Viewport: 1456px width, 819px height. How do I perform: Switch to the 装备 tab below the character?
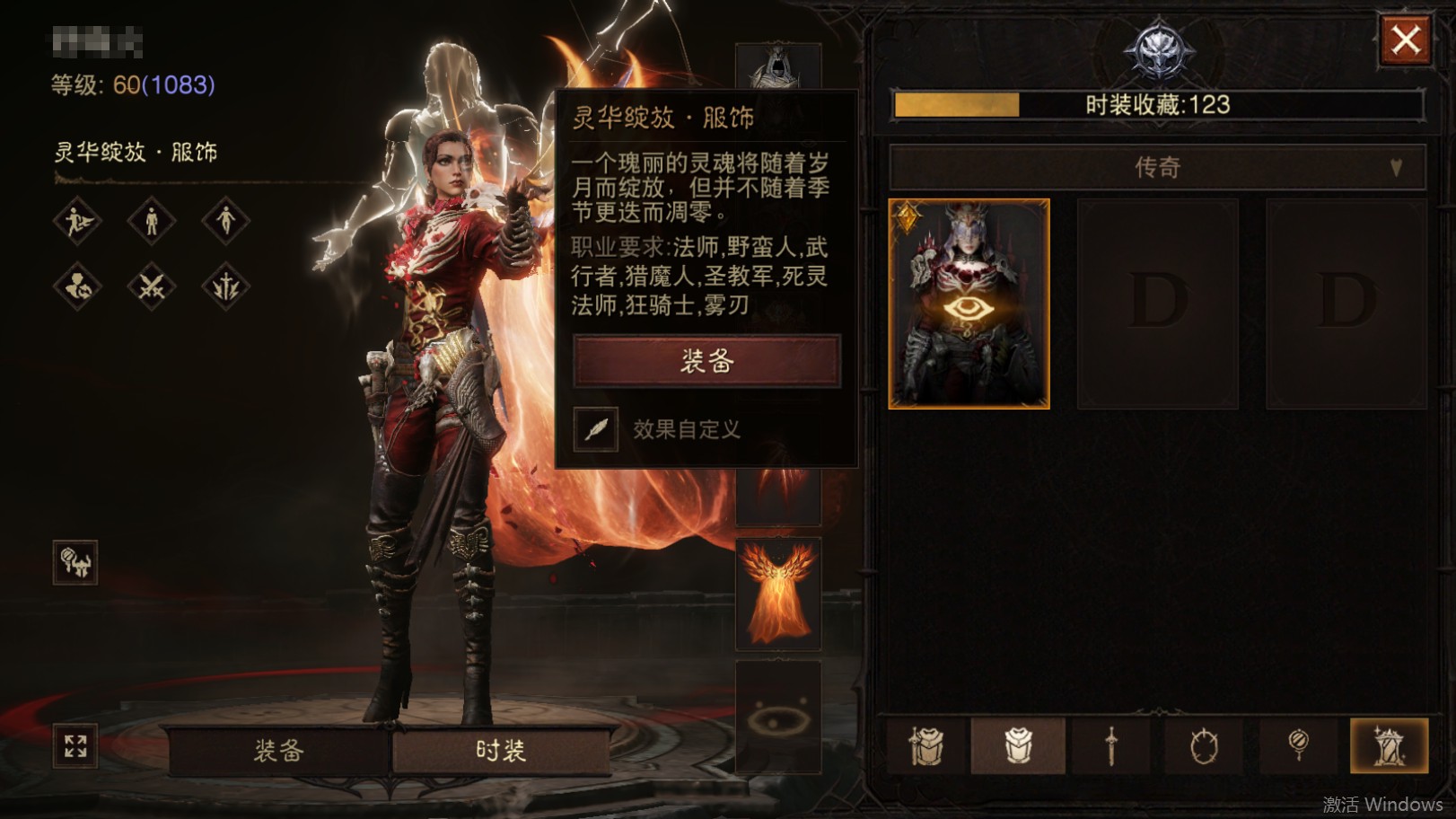pos(278,750)
